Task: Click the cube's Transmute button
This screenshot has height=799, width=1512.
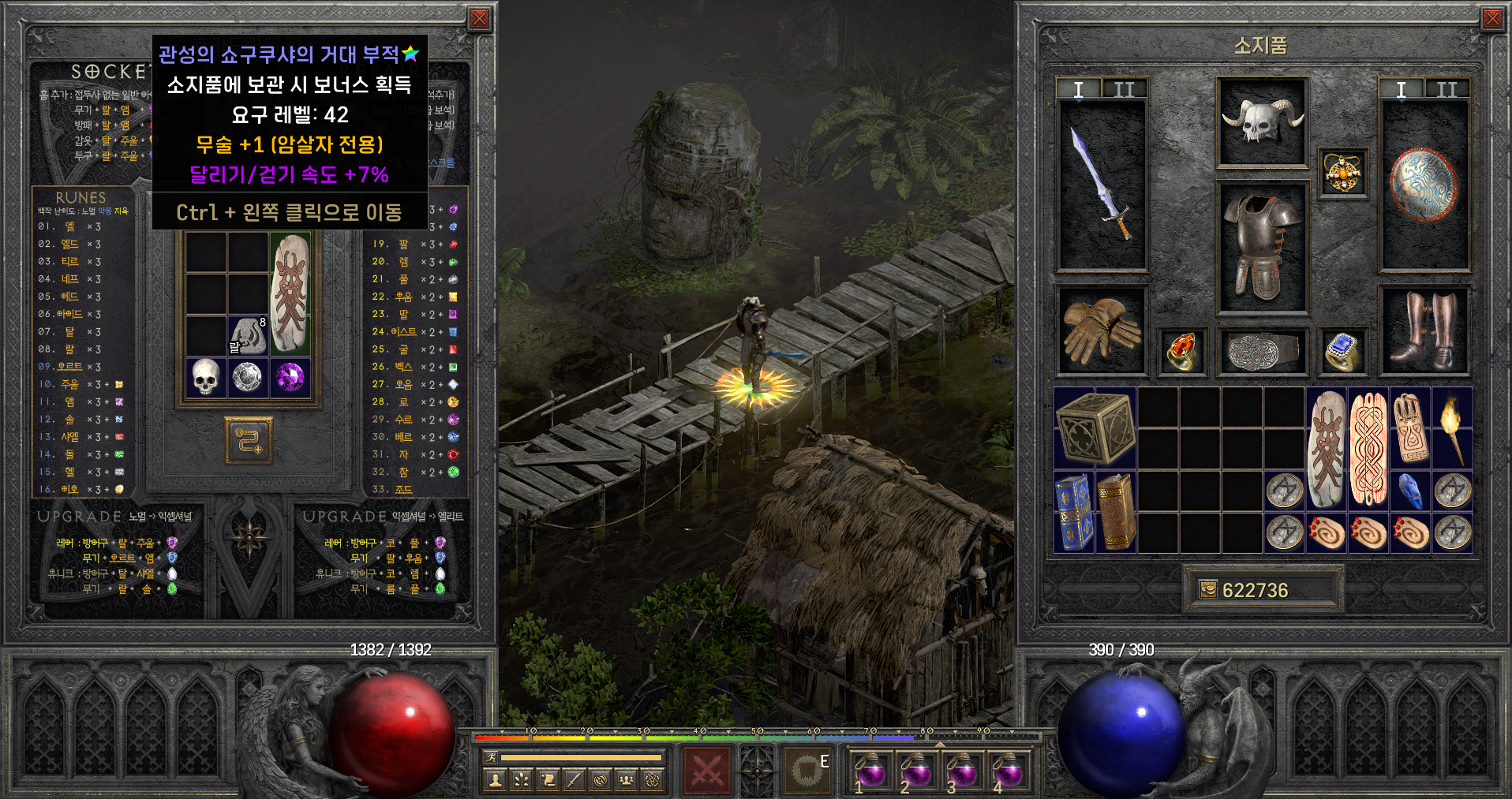Action: [249, 440]
